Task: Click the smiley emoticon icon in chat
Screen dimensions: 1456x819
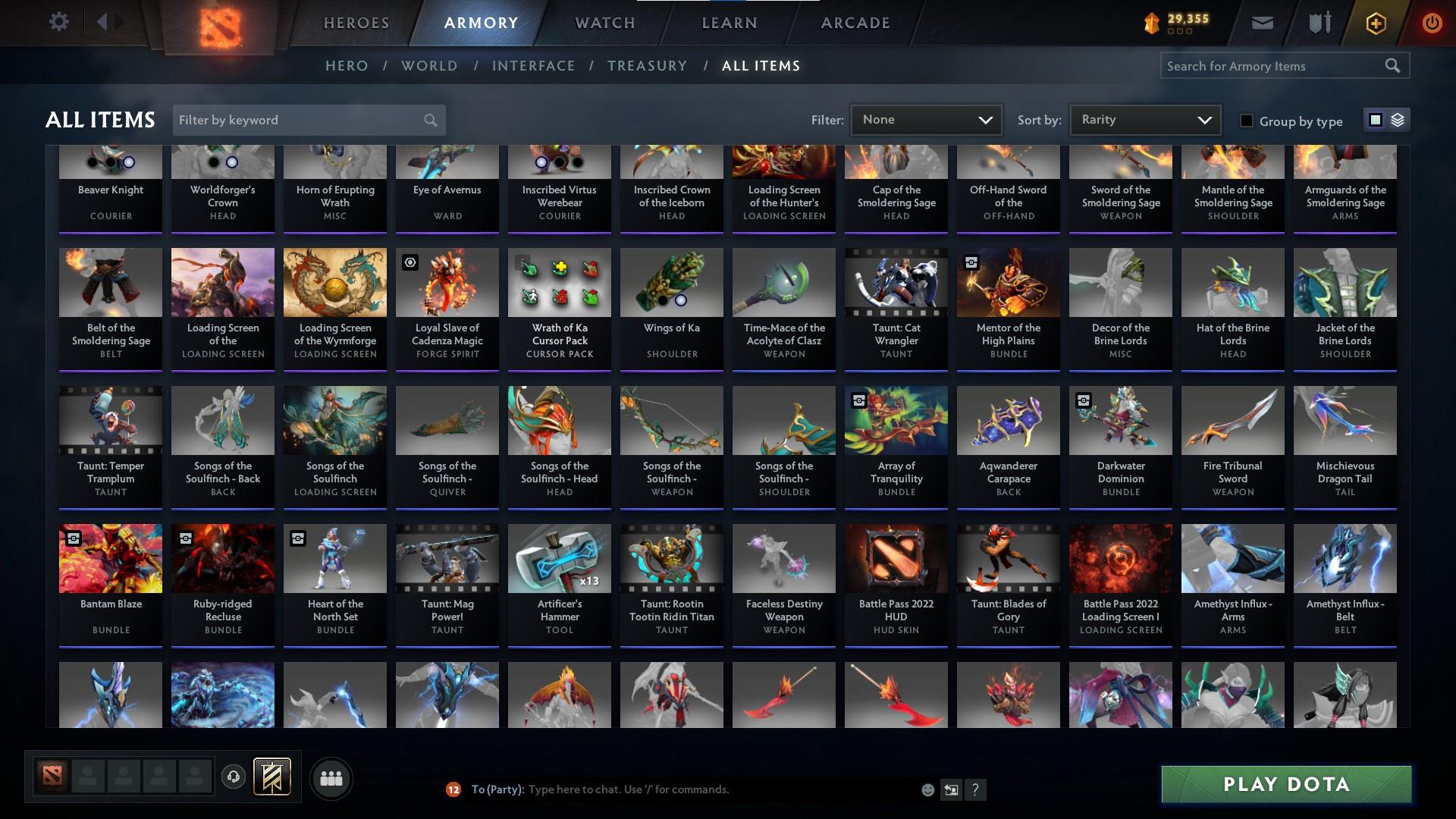Action: tap(927, 789)
